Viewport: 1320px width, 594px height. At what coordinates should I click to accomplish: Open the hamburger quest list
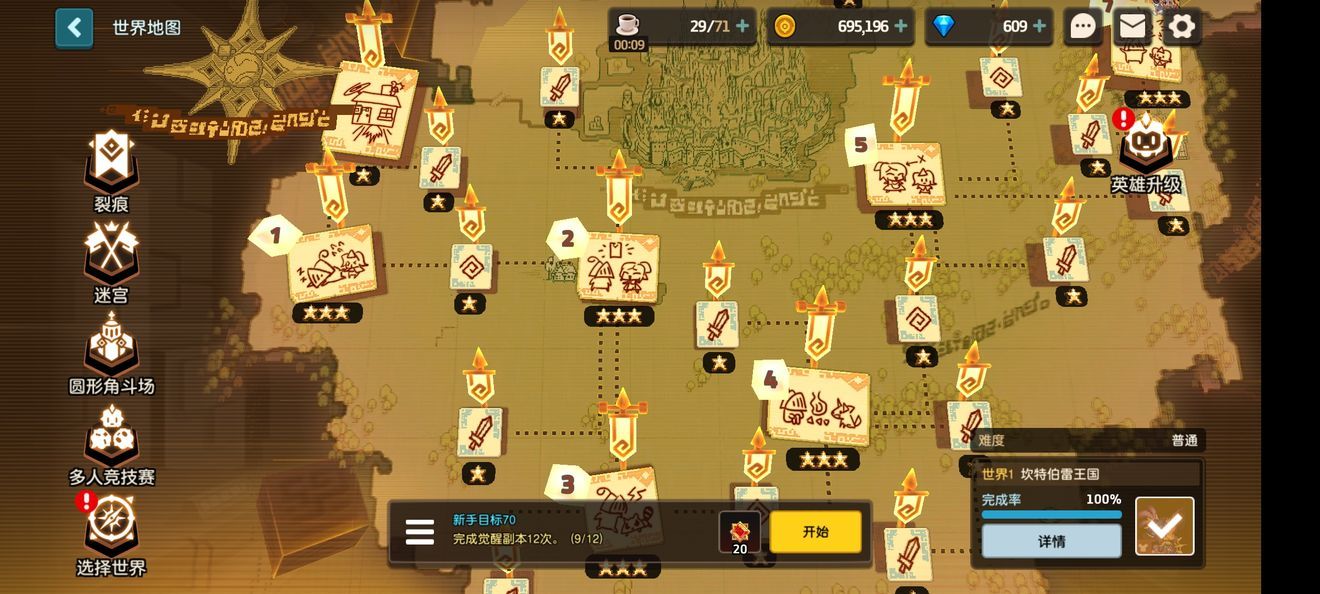tap(420, 532)
